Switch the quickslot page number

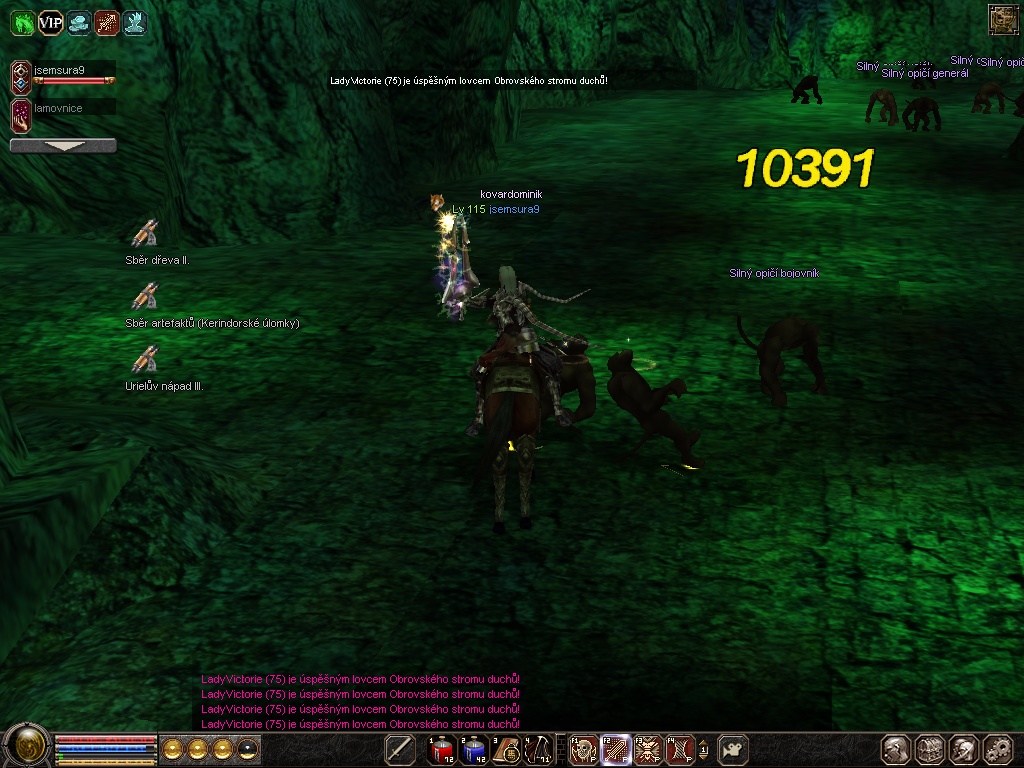pyautogui.click(x=703, y=749)
